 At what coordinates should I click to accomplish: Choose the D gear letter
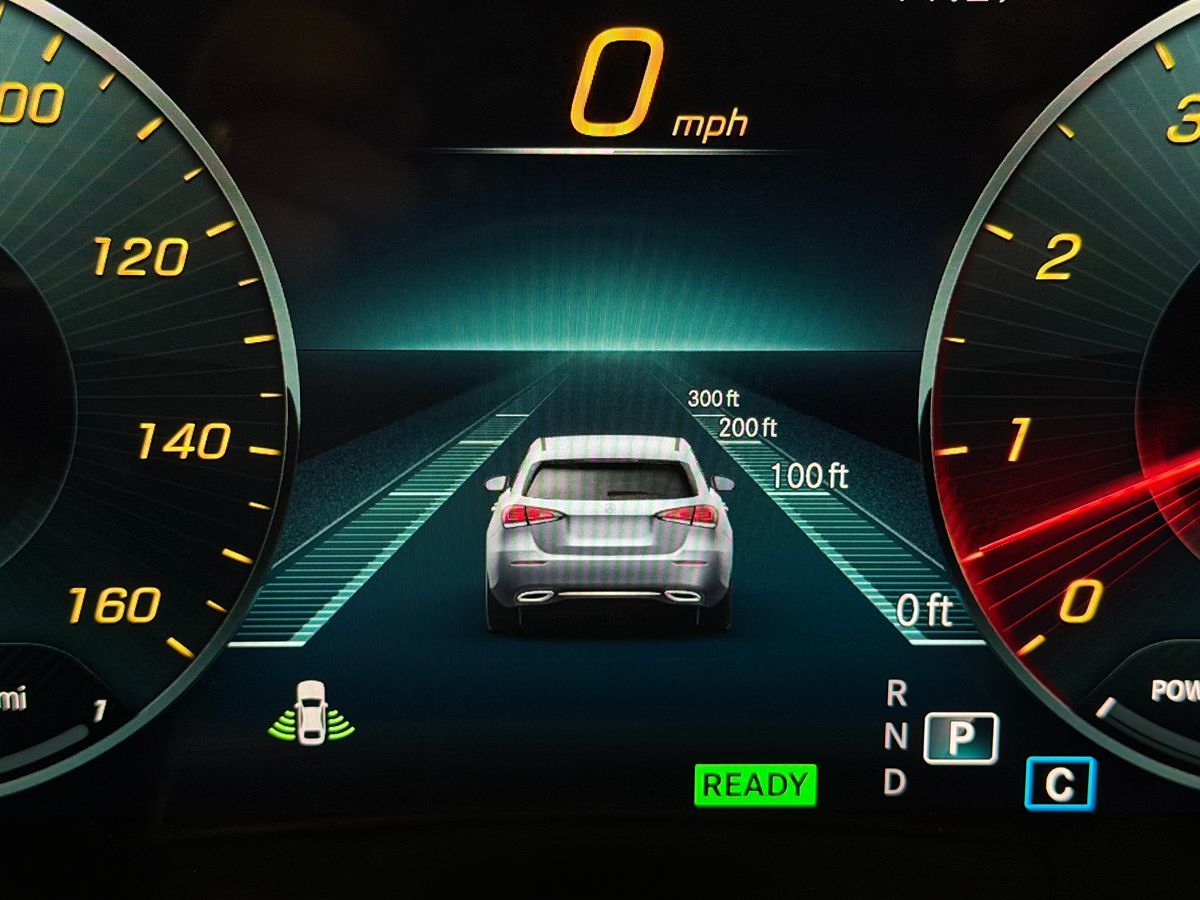[895, 783]
